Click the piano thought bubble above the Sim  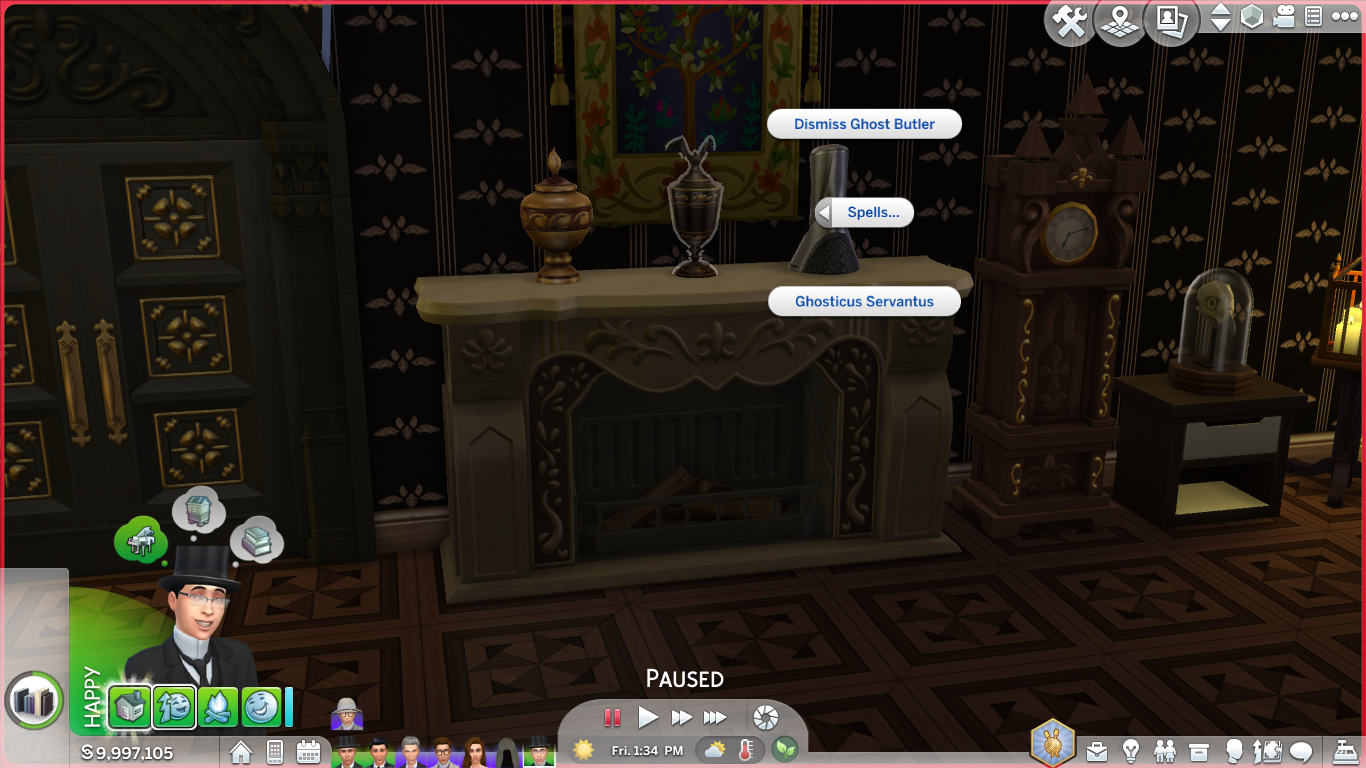(x=142, y=538)
